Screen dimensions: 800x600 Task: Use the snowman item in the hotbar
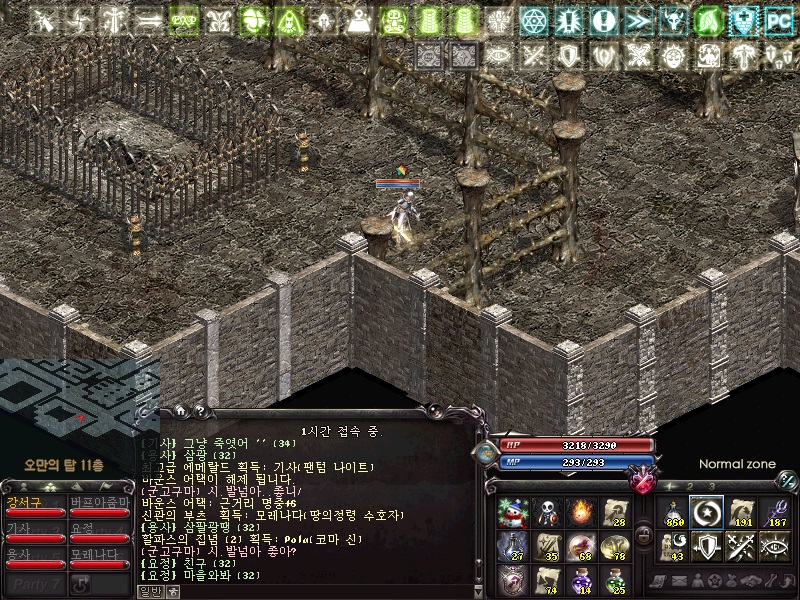point(512,511)
